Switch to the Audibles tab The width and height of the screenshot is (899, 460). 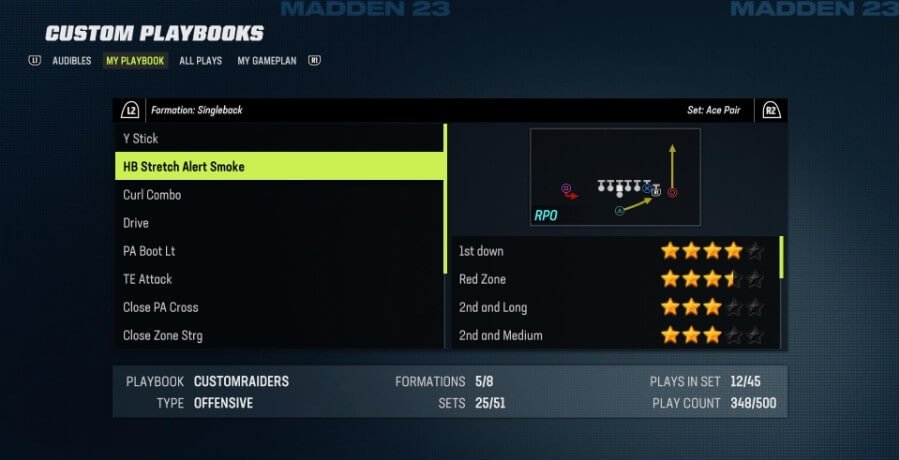tap(72, 61)
